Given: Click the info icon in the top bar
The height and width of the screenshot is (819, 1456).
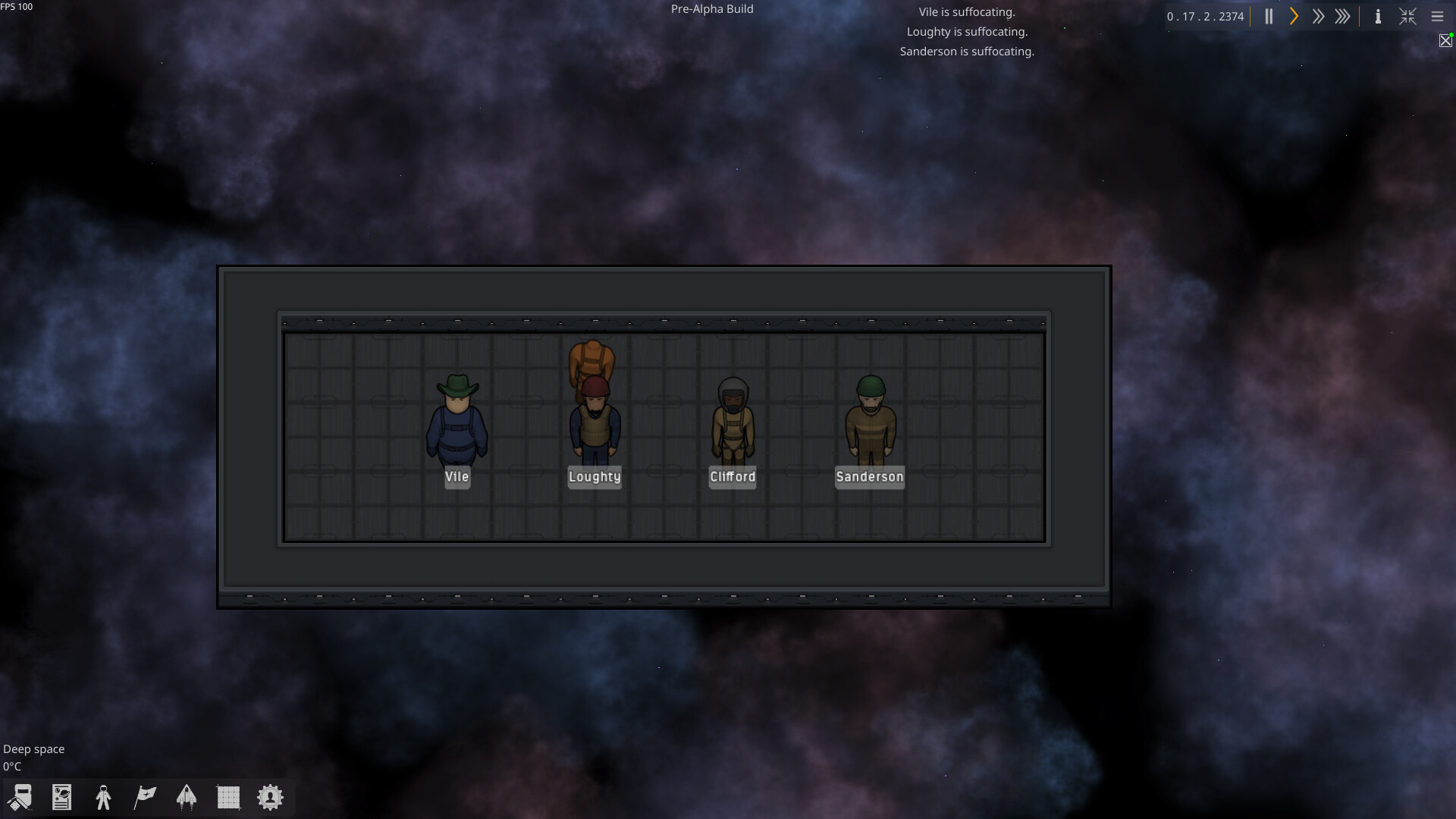Looking at the screenshot, I should click(x=1378, y=16).
